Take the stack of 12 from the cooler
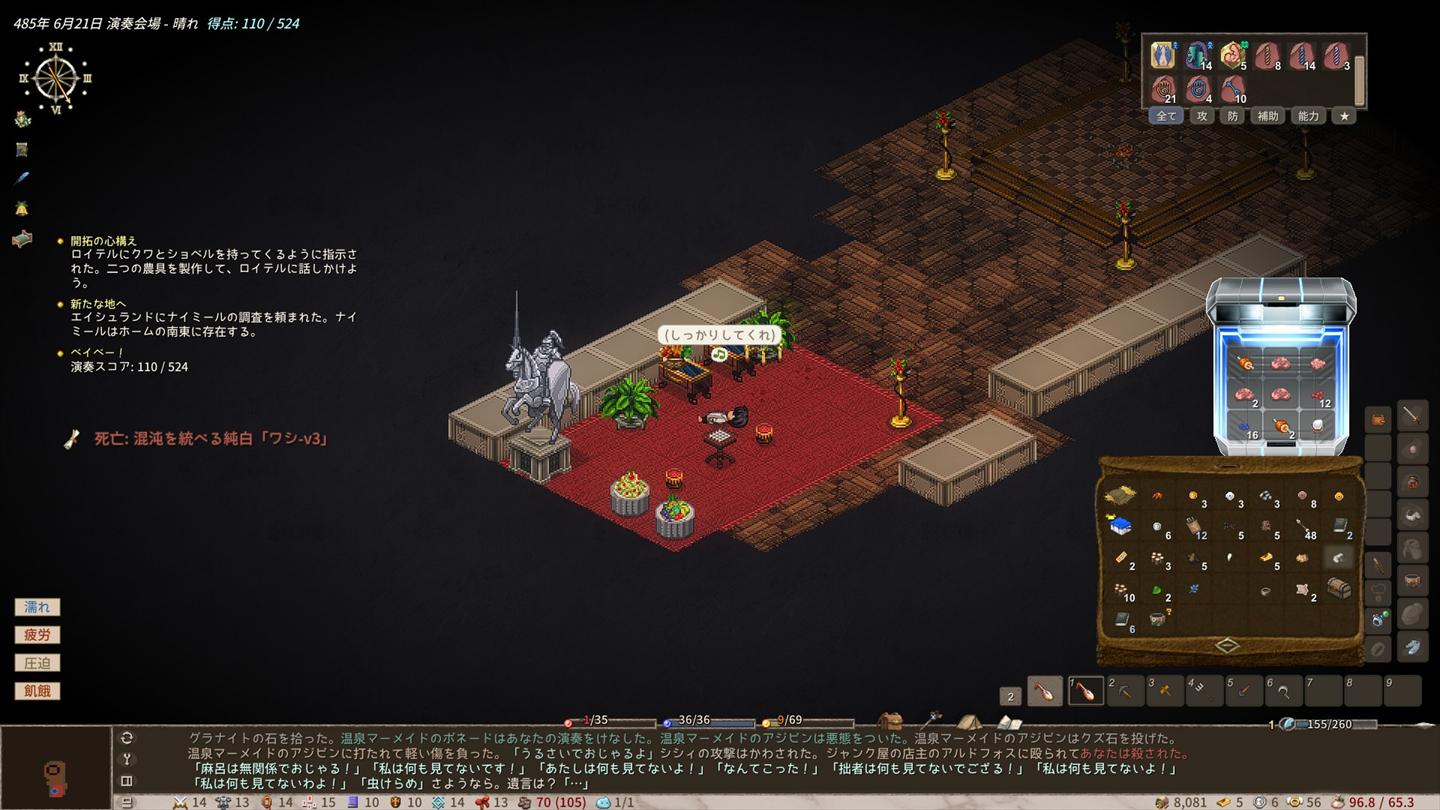 [1320, 394]
